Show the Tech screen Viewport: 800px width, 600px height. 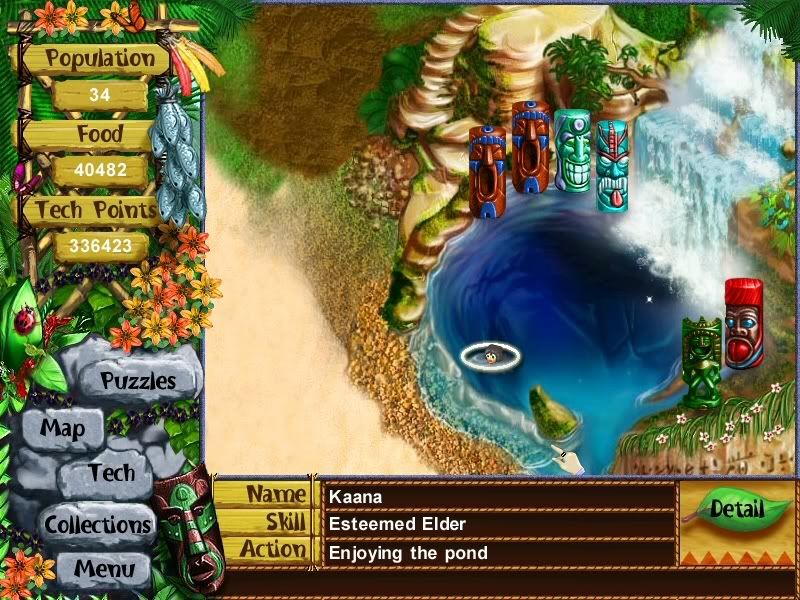click(110, 473)
